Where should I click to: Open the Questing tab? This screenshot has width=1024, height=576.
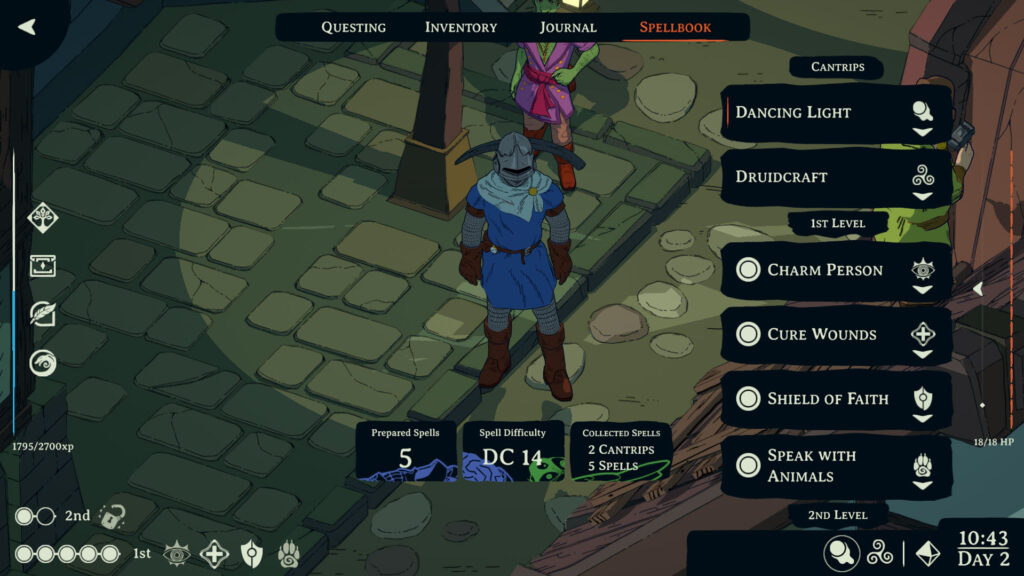353,27
